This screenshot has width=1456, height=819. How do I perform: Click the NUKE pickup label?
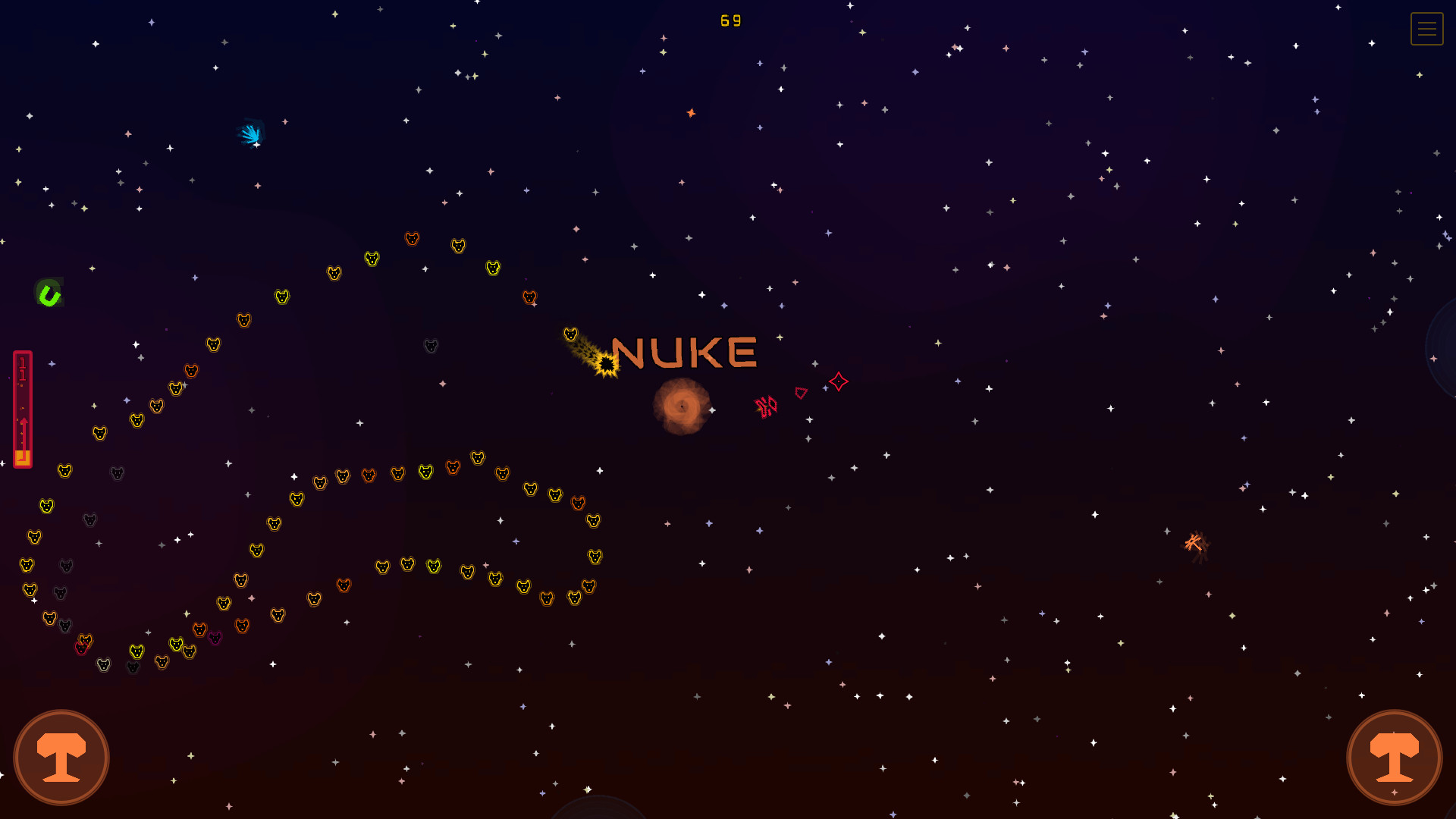[685, 352]
